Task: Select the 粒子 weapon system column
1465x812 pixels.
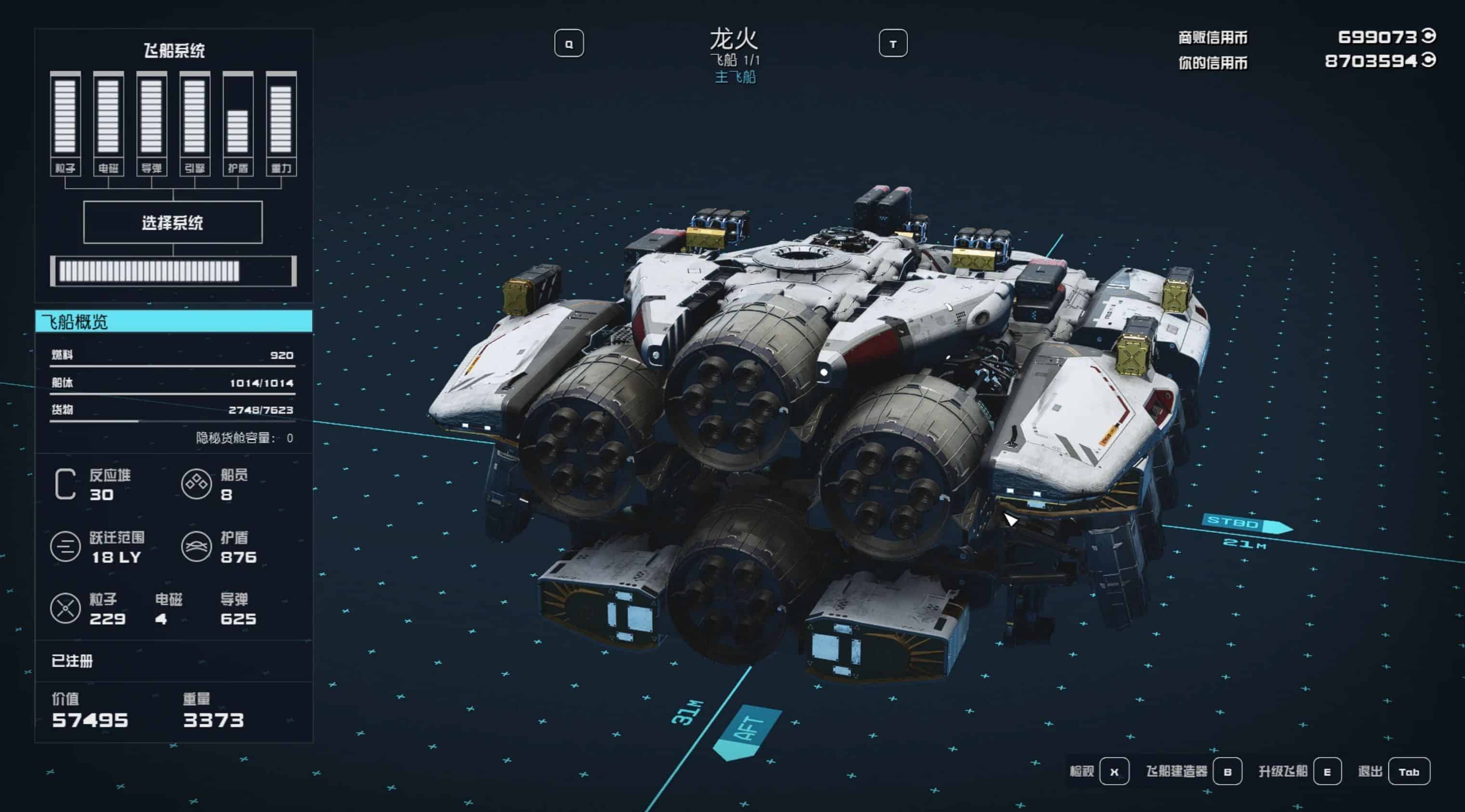Action: pyautogui.click(x=65, y=123)
